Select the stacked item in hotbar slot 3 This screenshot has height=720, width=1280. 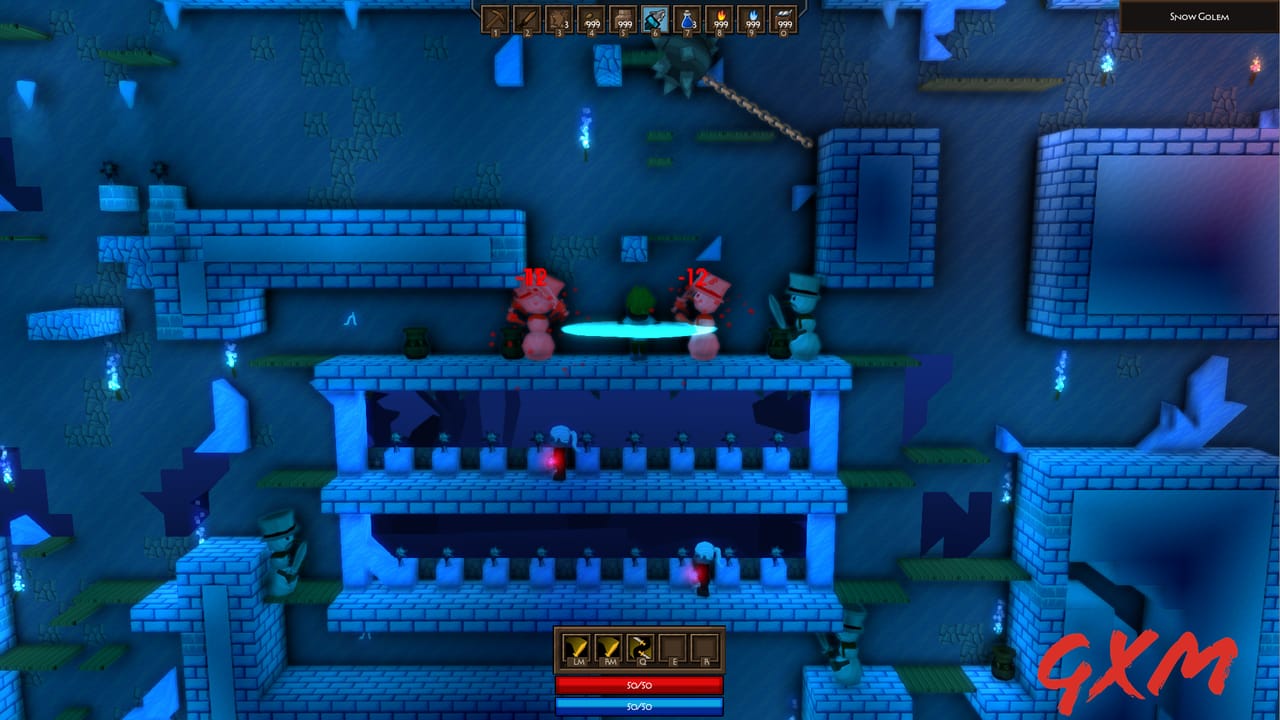559,17
